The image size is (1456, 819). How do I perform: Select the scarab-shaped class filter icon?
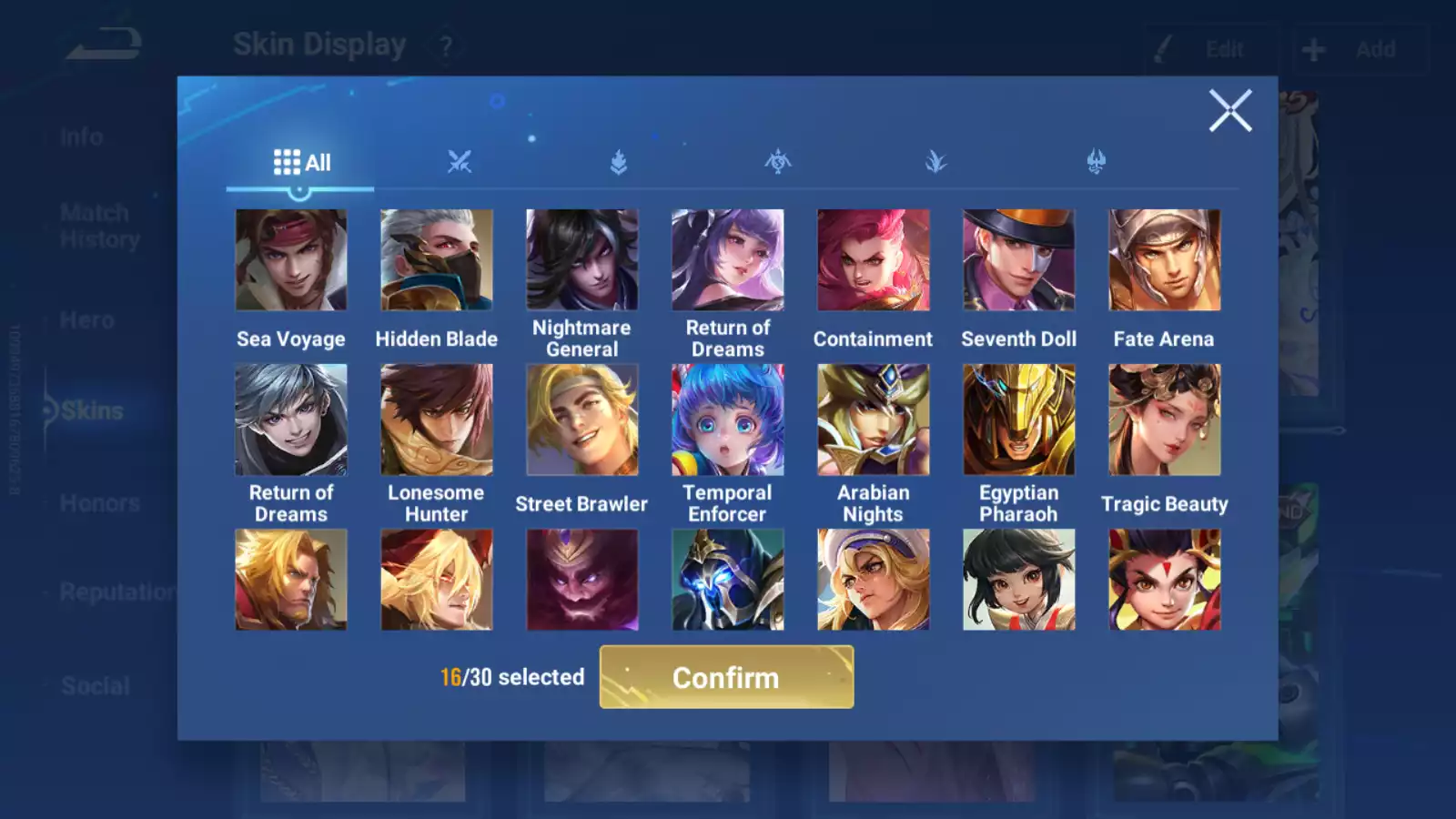click(x=777, y=159)
